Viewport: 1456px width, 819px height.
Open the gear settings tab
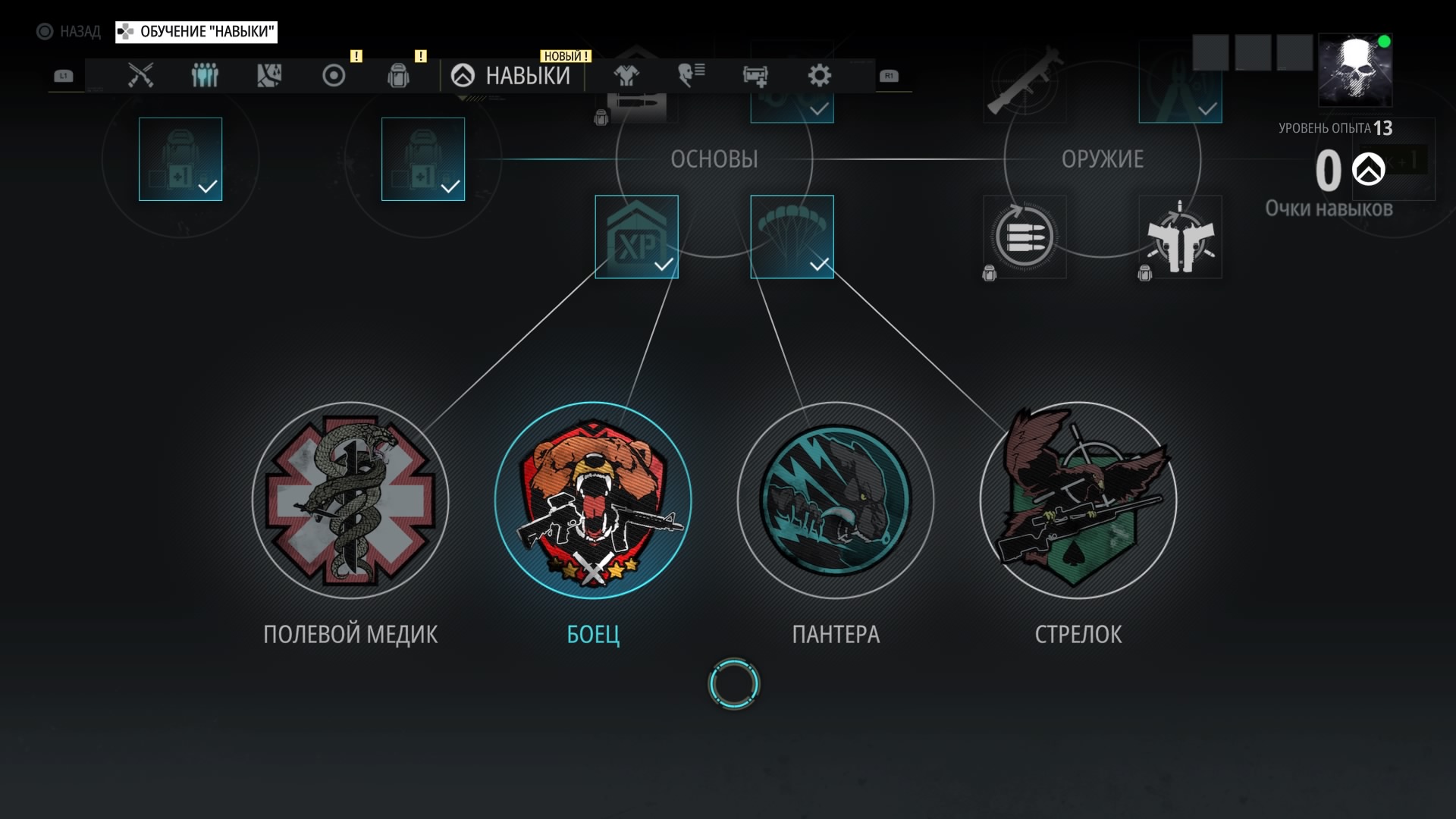820,76
